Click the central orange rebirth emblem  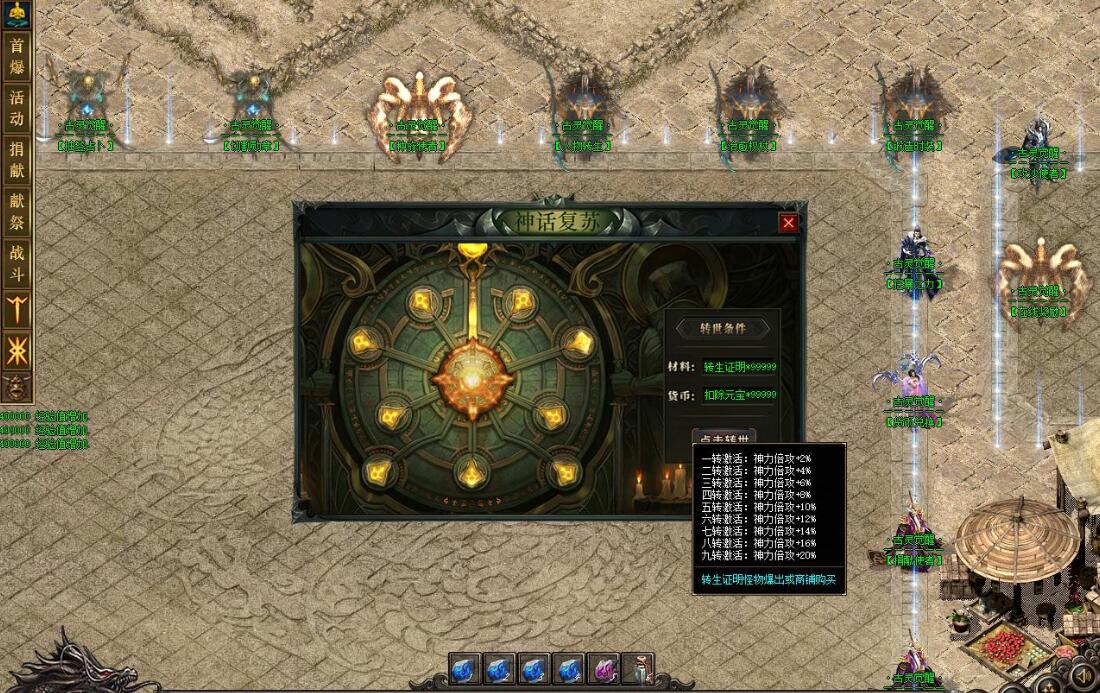point(467,373)
